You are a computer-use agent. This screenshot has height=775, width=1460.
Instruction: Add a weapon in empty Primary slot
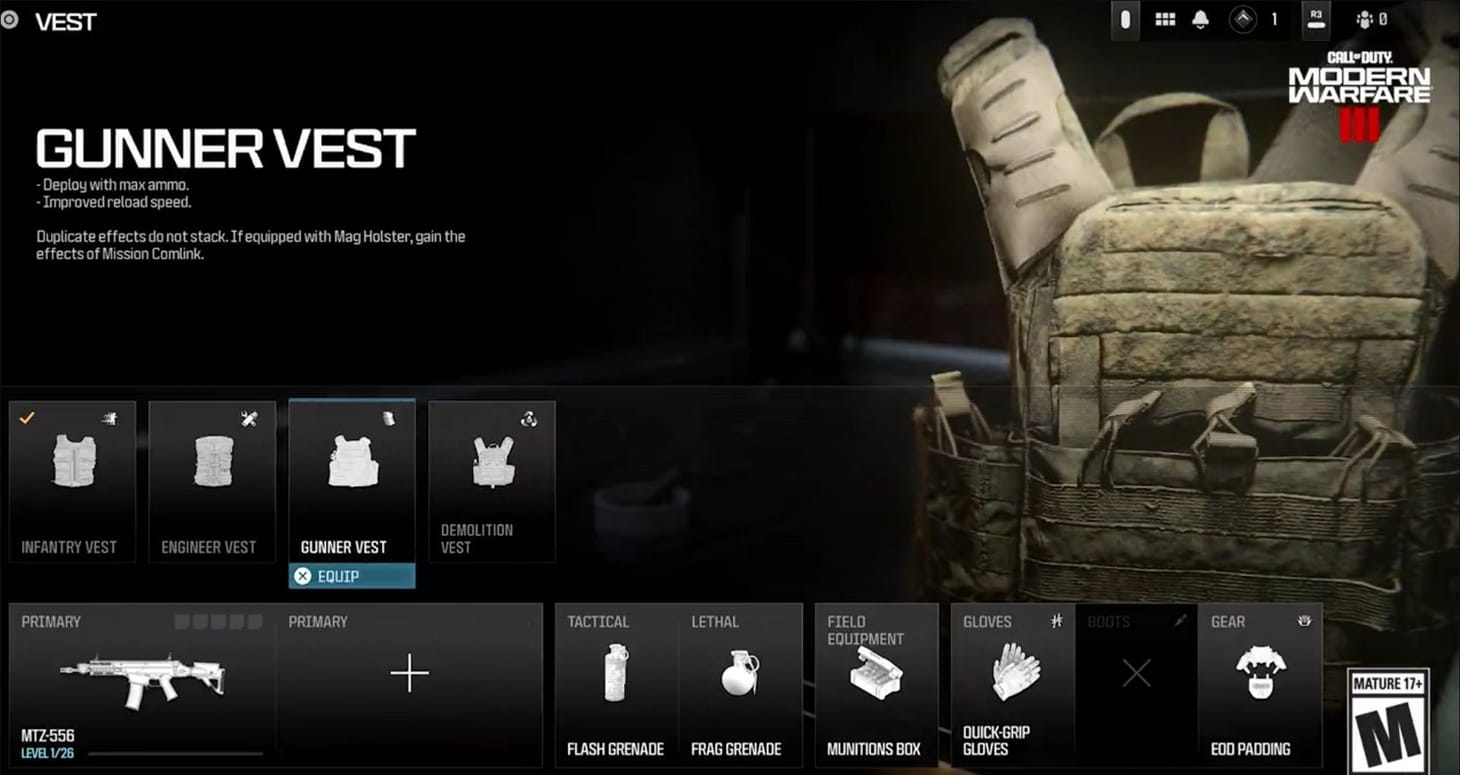pos(410,675)
